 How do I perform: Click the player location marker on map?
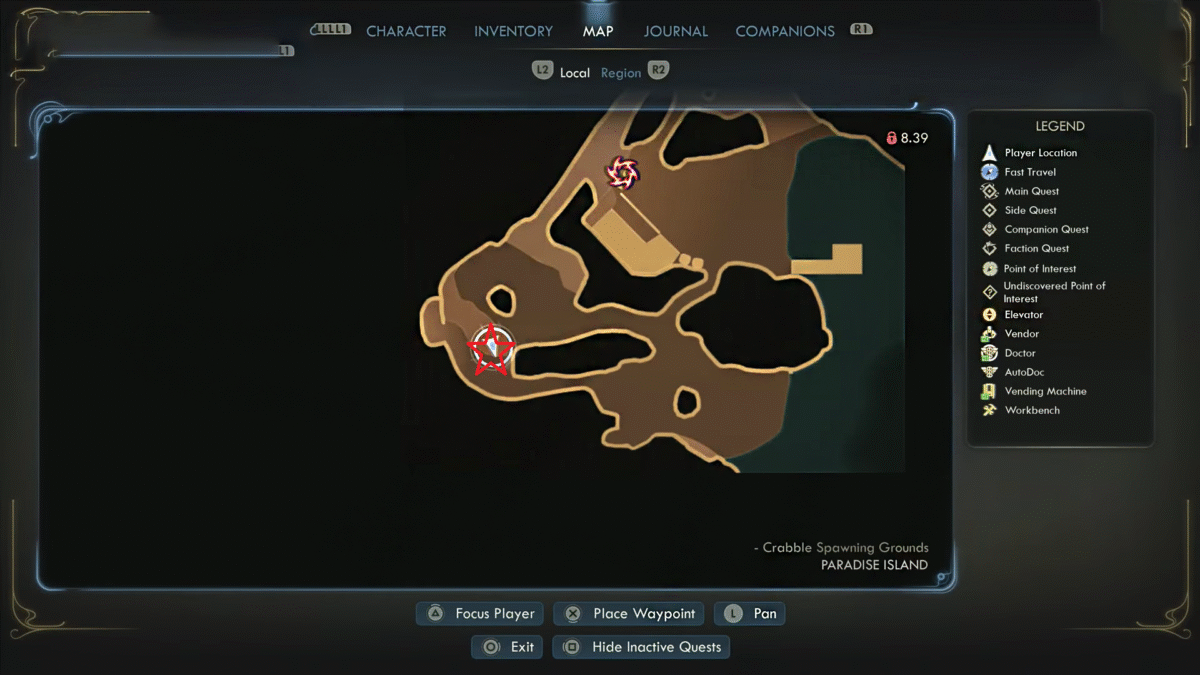tap(492, 348)
